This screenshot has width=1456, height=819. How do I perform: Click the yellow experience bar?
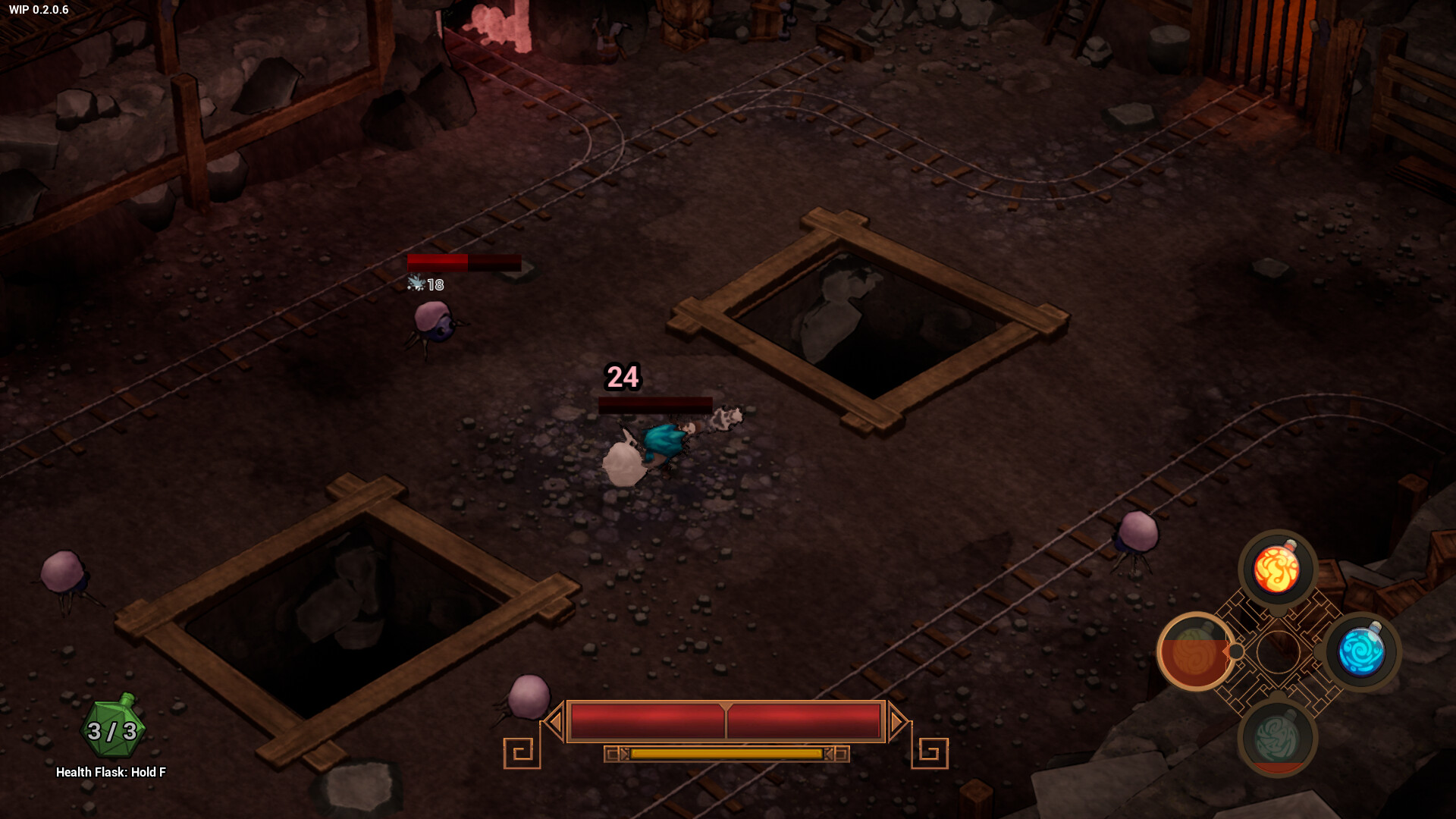726,755
